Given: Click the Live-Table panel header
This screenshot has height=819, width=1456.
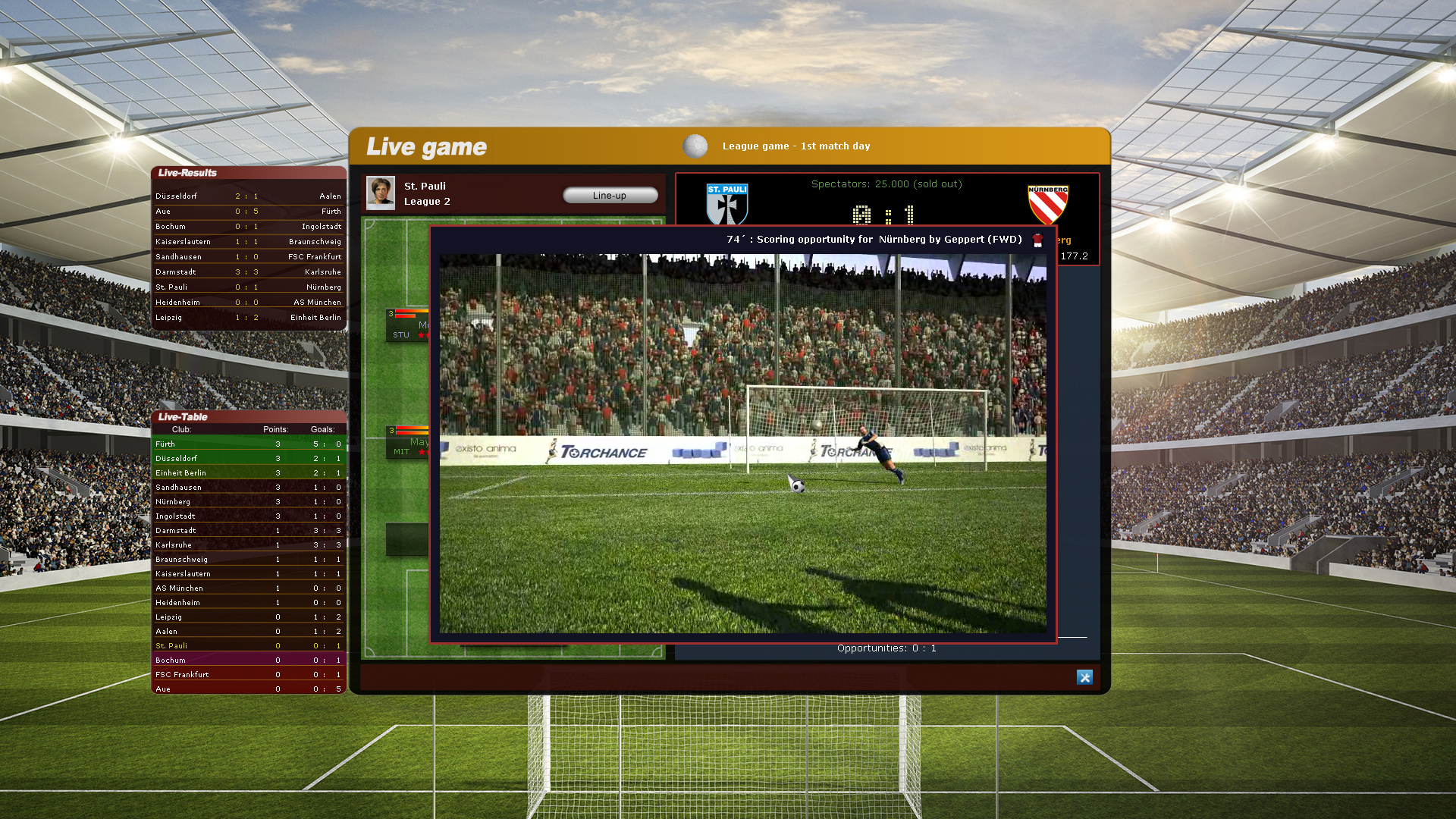Looking at the screenshot, I should pyautogui.click(x=182, y=416).
